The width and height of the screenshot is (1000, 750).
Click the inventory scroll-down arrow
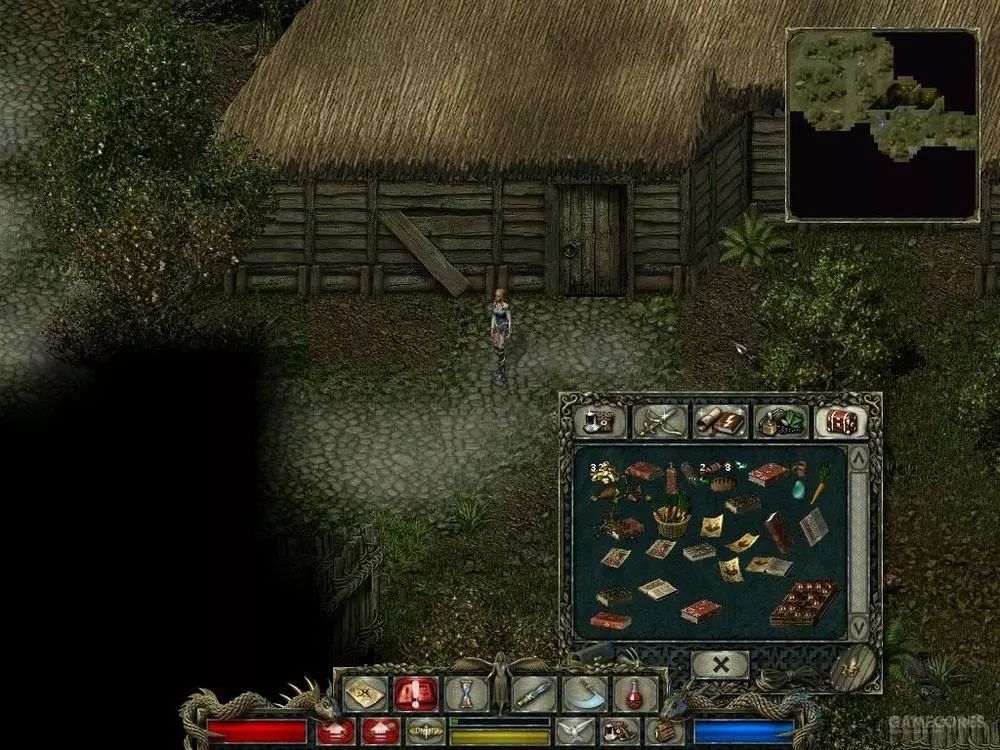click(858, 627)
